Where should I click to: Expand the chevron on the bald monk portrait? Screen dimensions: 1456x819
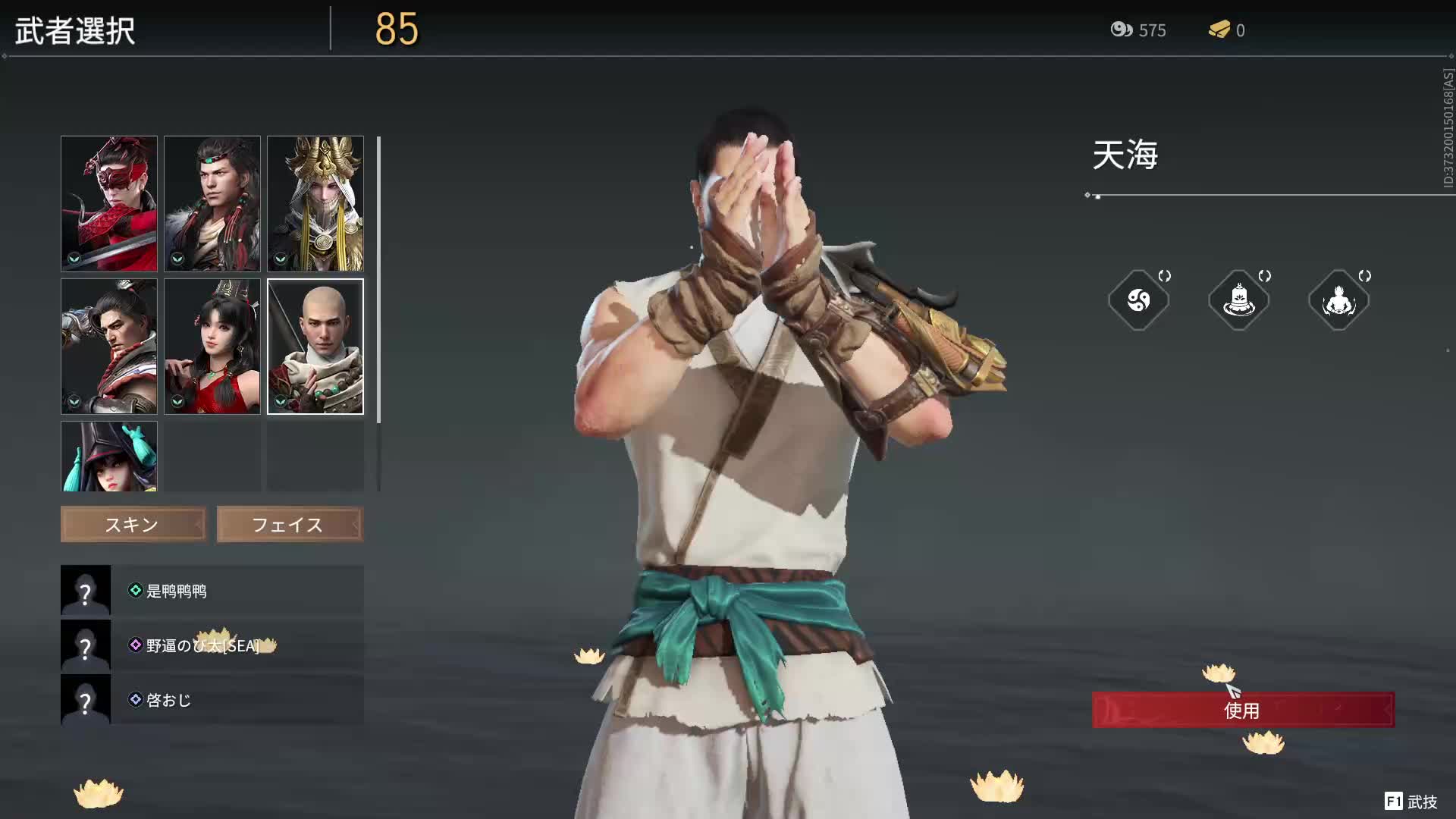pyautogui.click(x=280, y=401)
